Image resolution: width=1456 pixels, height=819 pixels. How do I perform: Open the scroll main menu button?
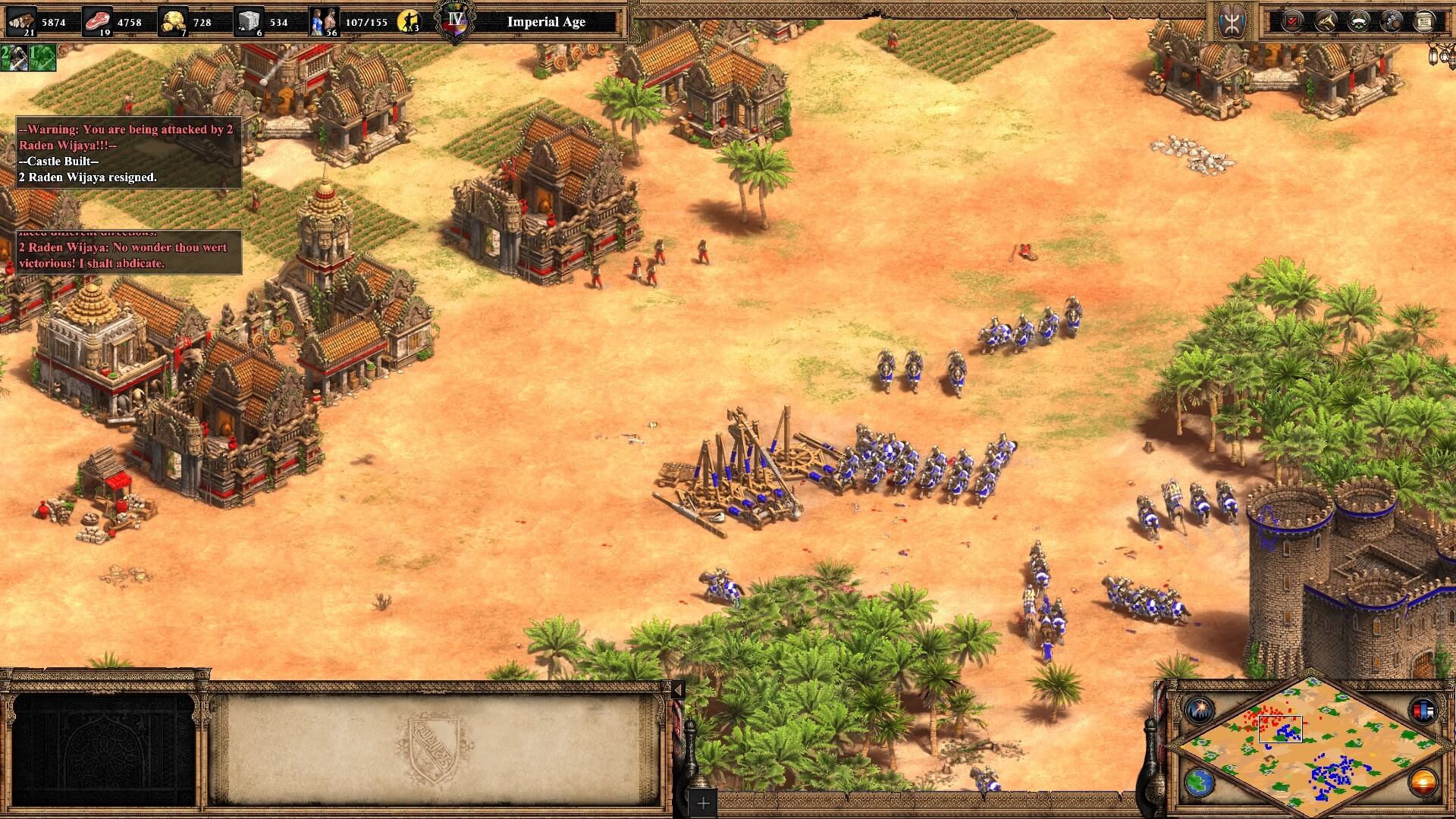(1424, 21)
